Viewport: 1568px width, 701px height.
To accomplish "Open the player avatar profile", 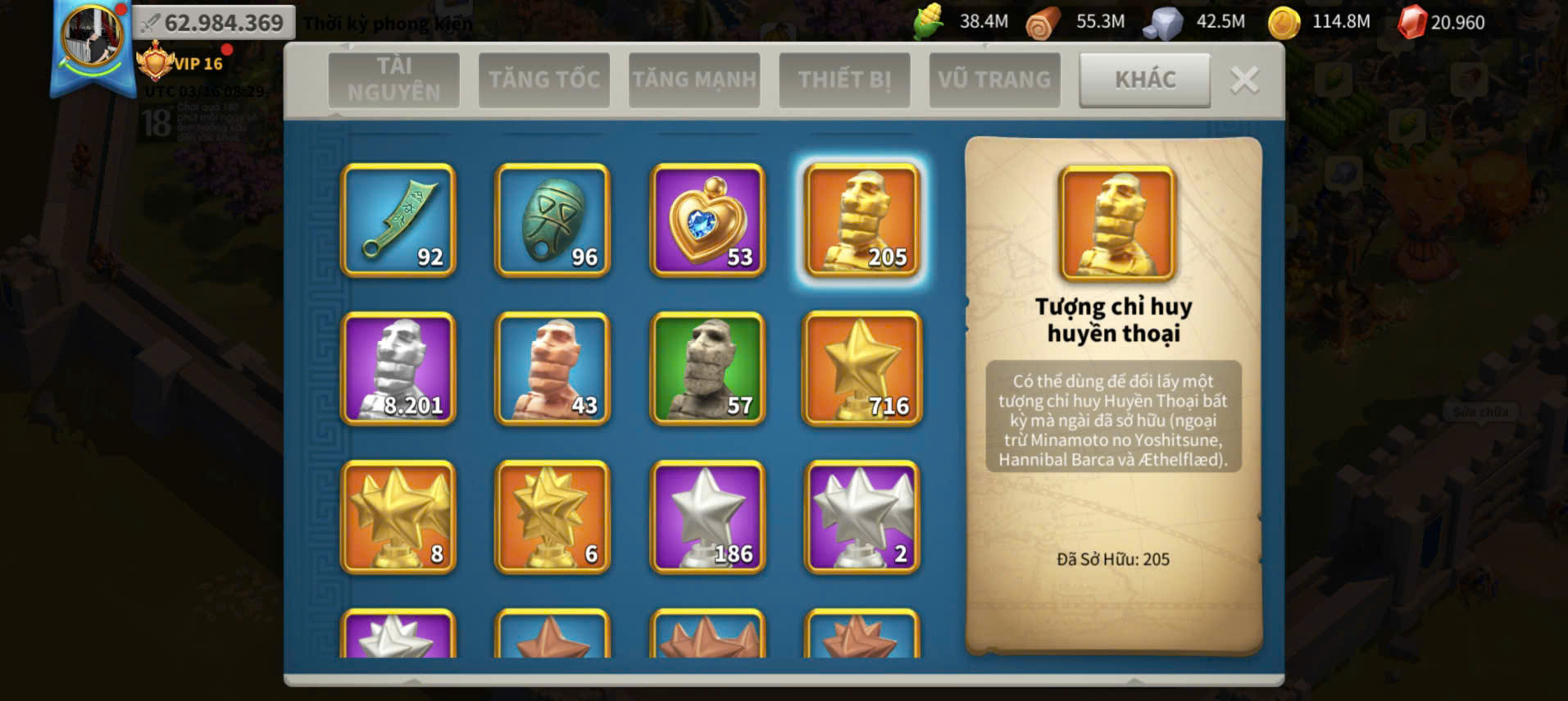I will (92, 39).
